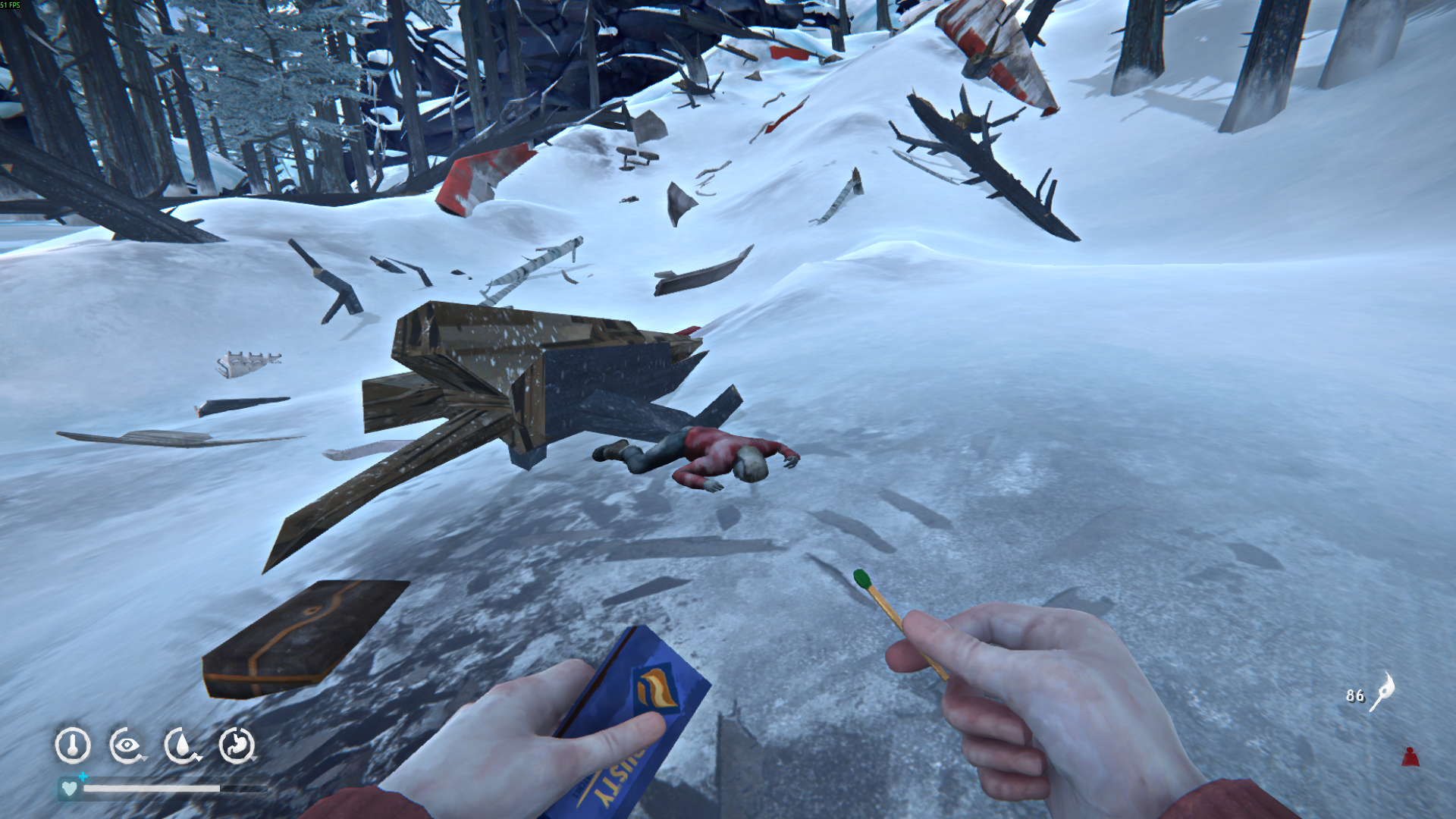
Task: Click the heart condition icon
Action: click(x=69, y=789)
